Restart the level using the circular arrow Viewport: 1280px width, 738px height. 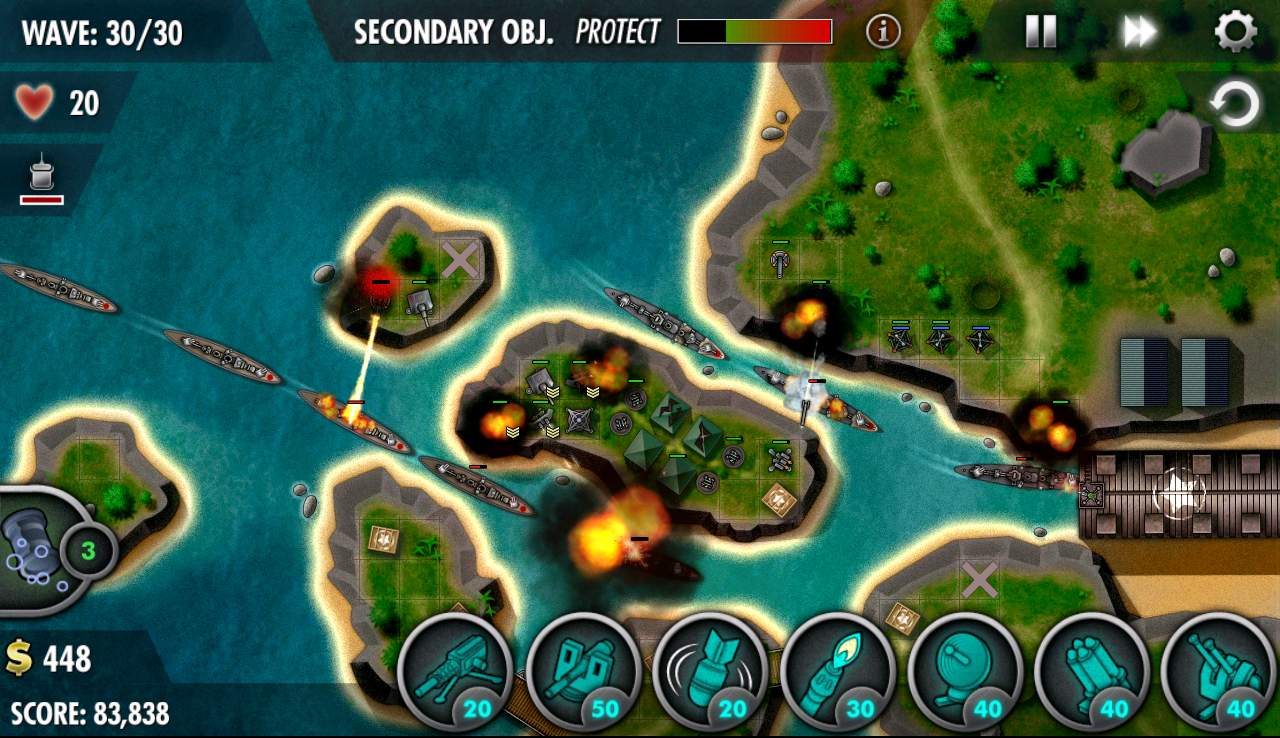click(x=1237, y=100)
